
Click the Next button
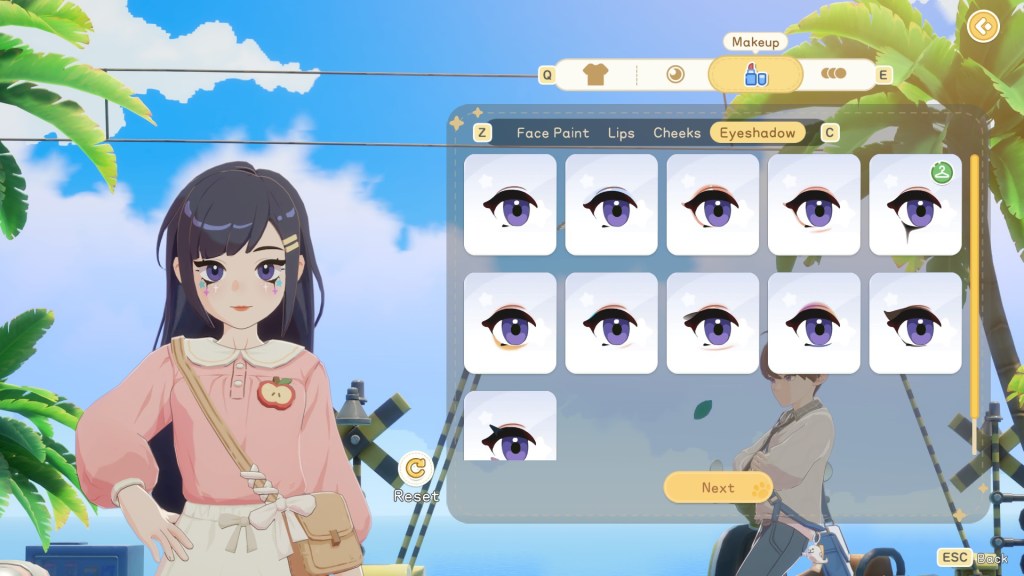(x=718, y=488)
